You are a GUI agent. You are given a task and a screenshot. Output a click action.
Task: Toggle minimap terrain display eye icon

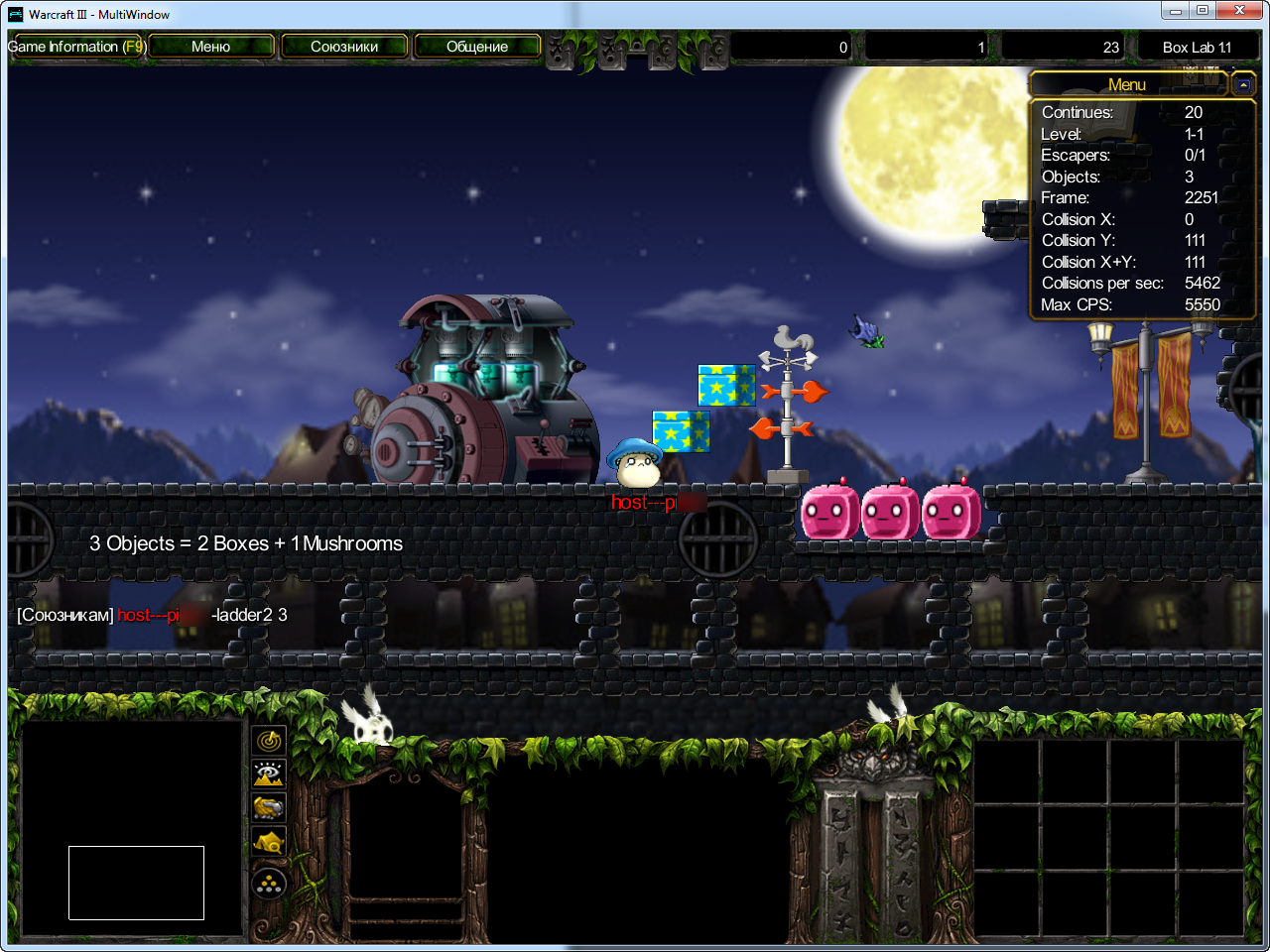click(x=269, y=773)
